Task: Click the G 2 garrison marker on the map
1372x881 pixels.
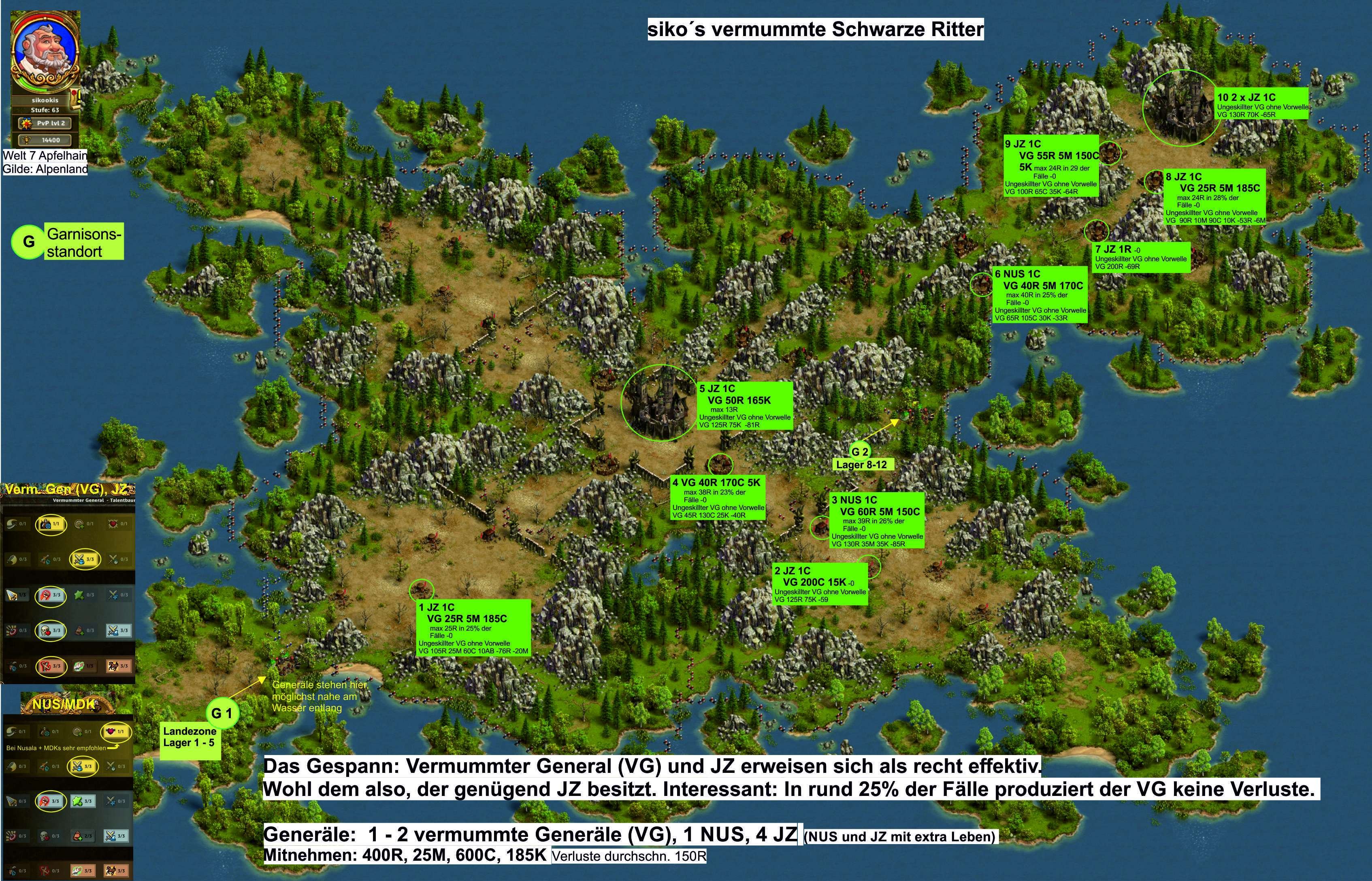Action: click(x=859, y=451)
